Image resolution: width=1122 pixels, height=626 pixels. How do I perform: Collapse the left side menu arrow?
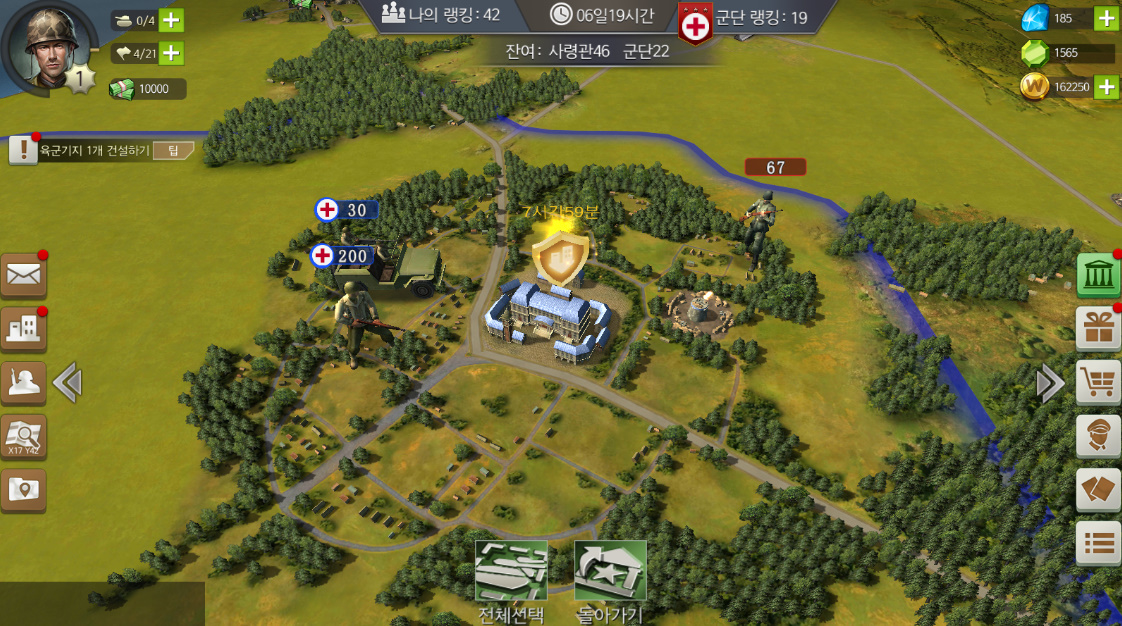coord(67,382)
